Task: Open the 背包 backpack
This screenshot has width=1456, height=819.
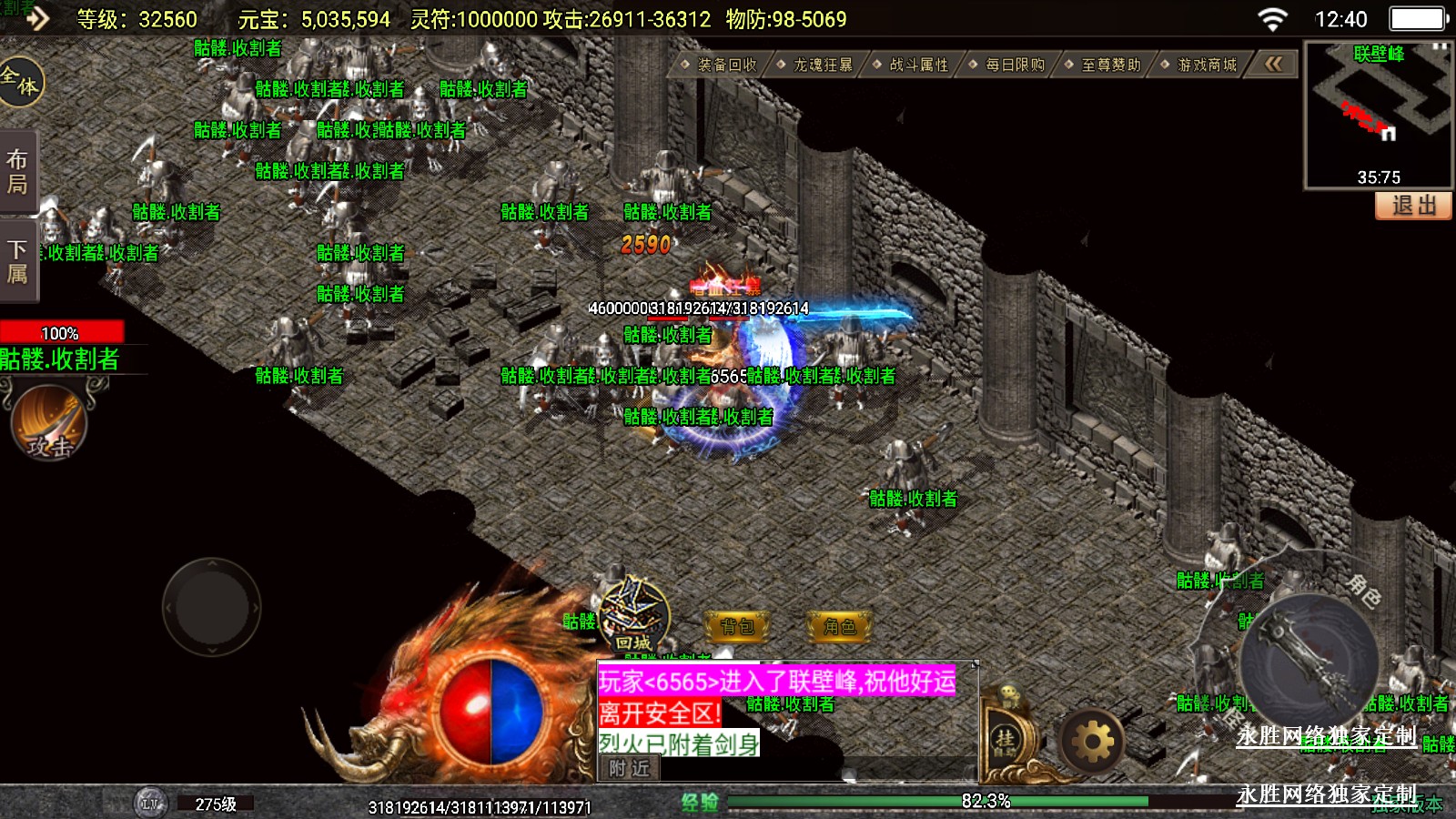Action: [737, 626]
